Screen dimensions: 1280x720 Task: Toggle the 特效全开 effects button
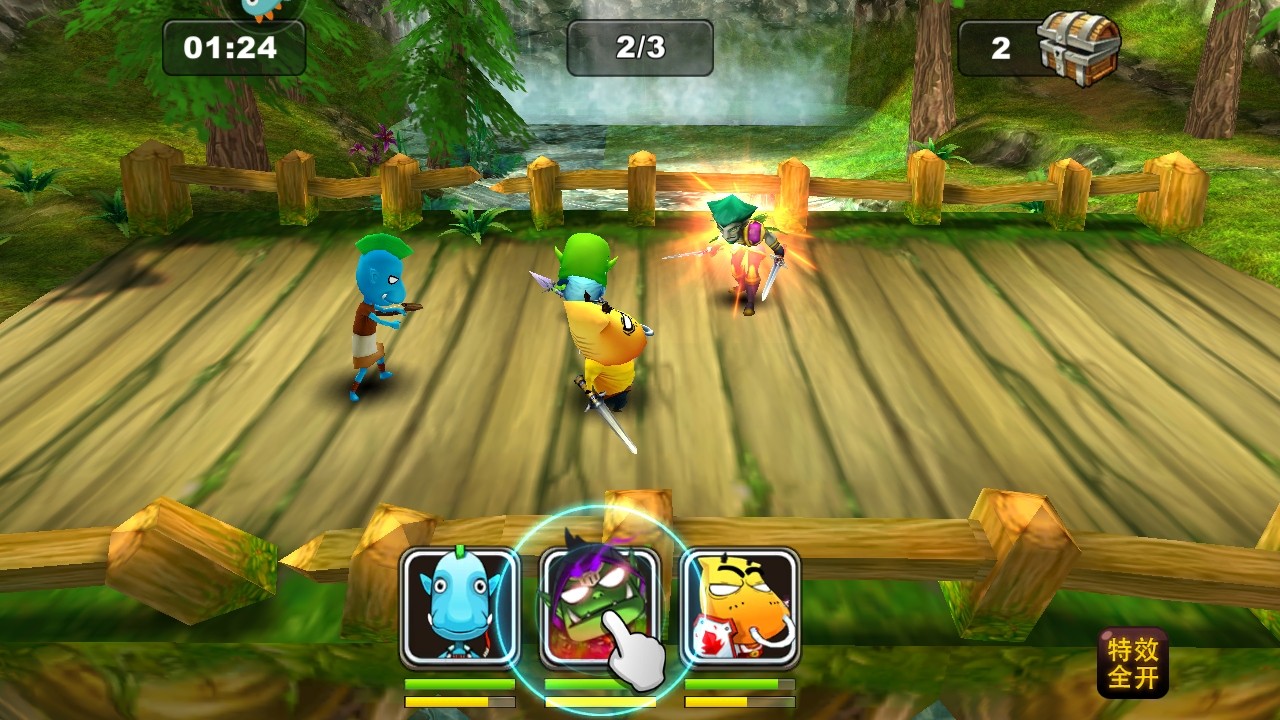point(1133,663)
